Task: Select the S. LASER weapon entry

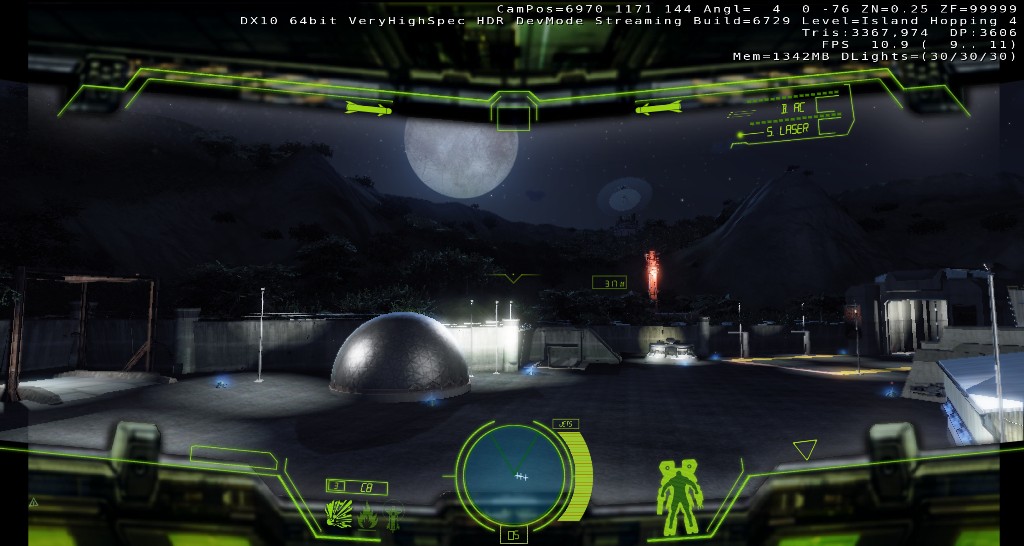Action: 787,130
